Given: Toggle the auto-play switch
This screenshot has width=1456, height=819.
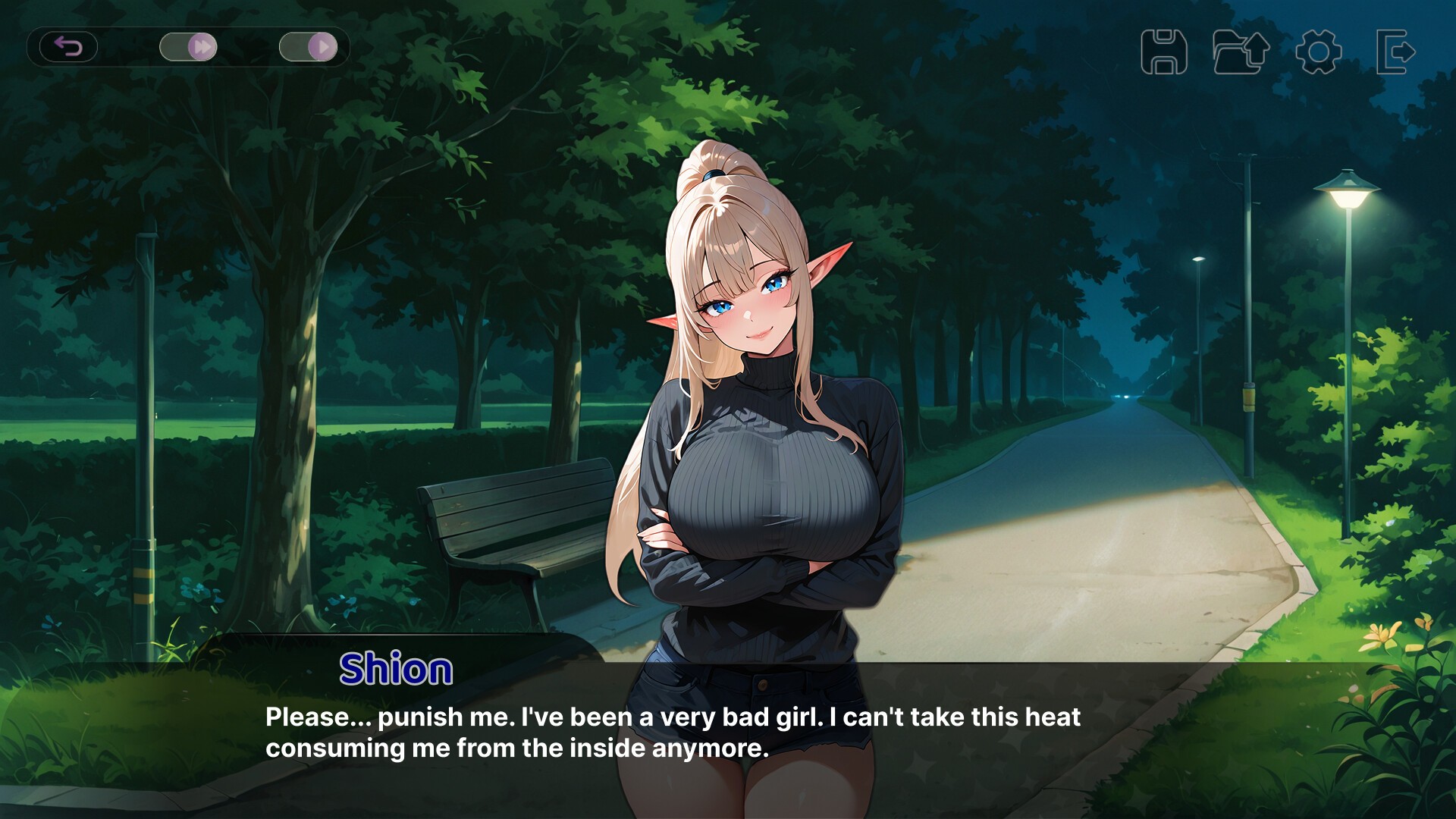Looking at the screenshot, I should pos(308,47).
